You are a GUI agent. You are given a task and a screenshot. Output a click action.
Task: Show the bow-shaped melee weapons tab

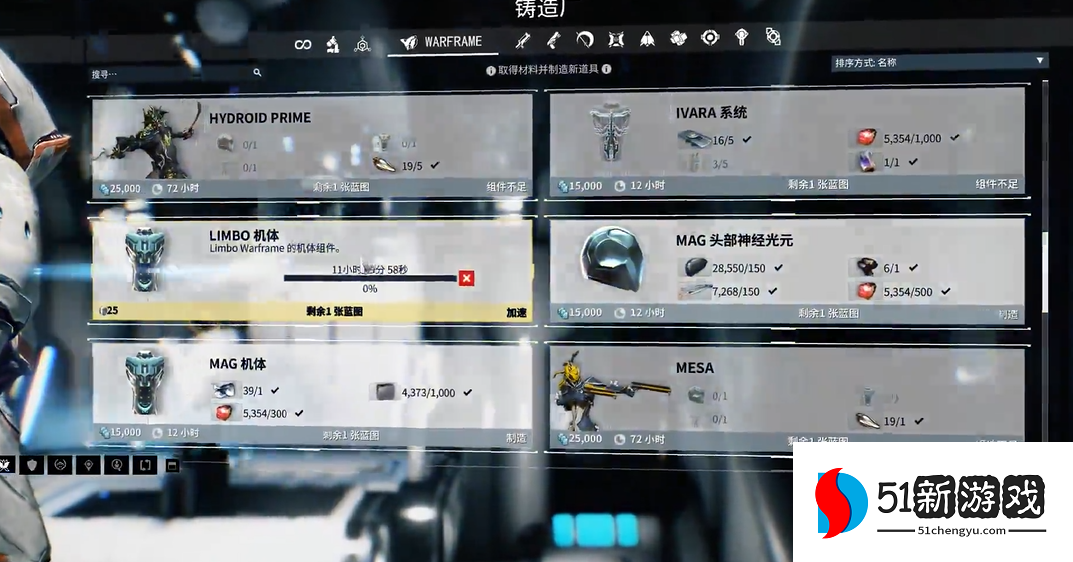585,40
